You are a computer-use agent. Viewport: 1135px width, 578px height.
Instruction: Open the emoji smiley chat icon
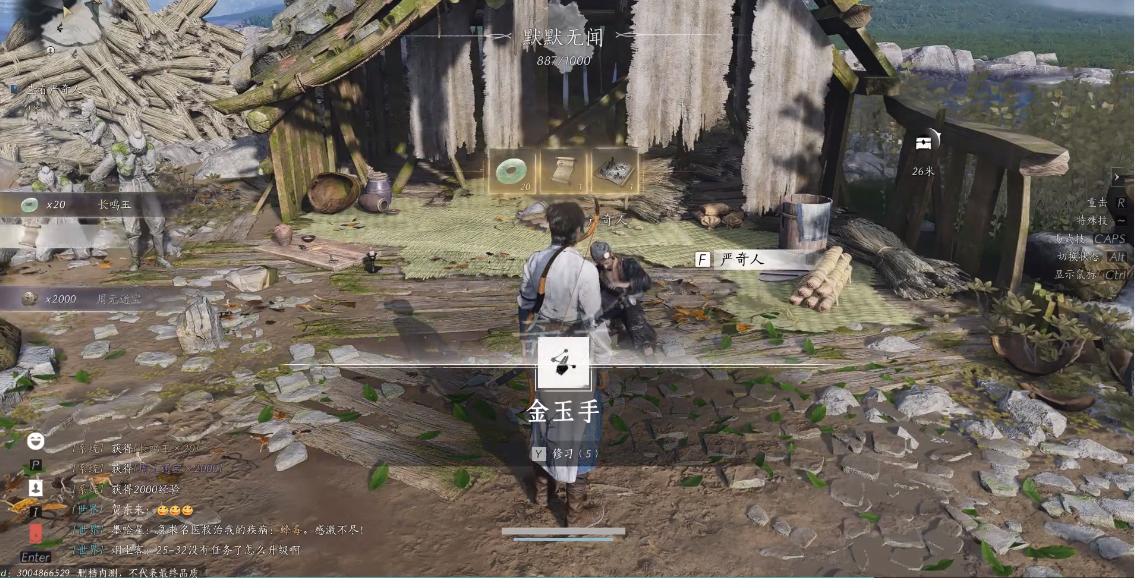click(x=36, y=440)
